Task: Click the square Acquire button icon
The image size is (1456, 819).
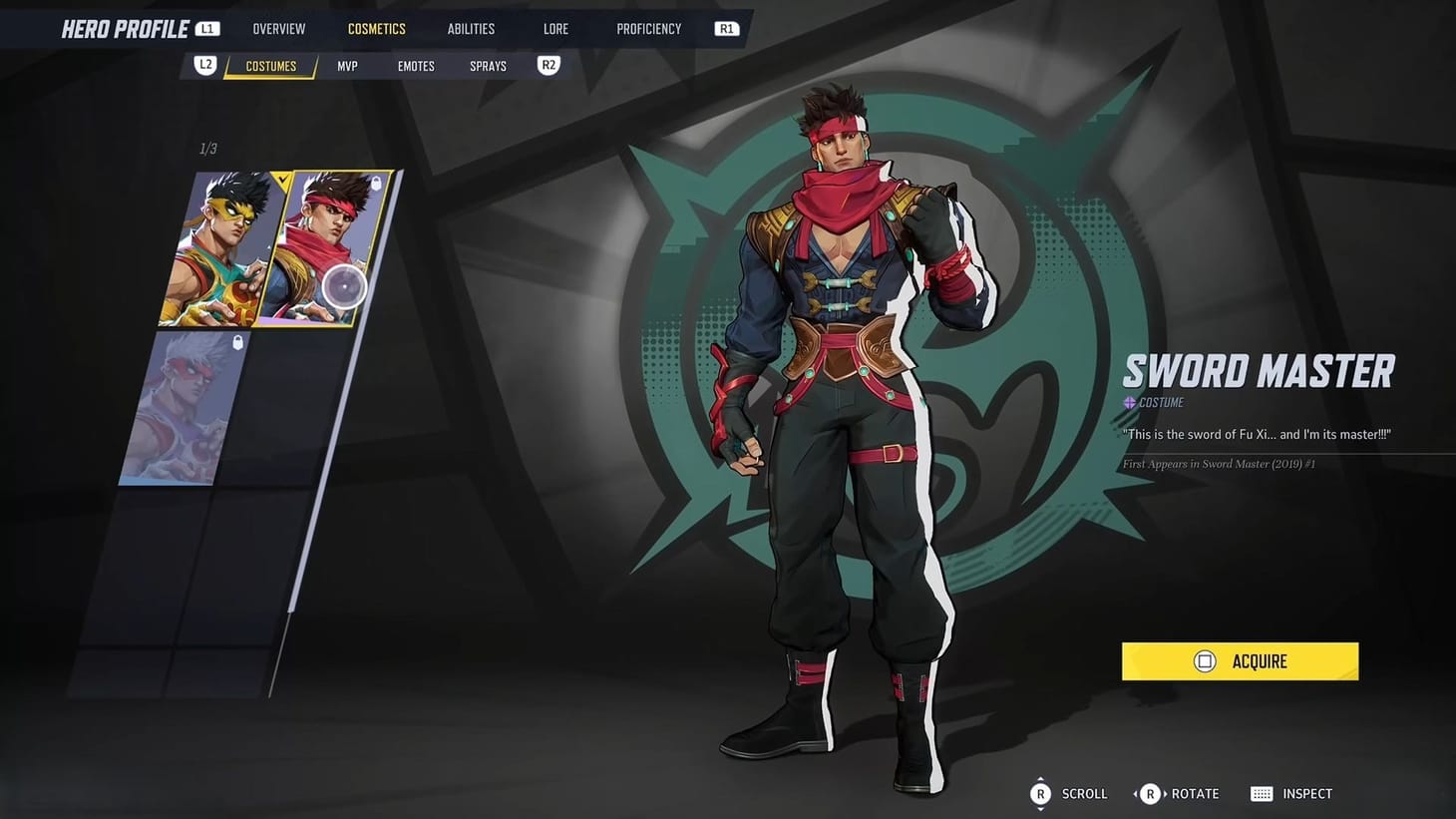Action: (1205, 660)
